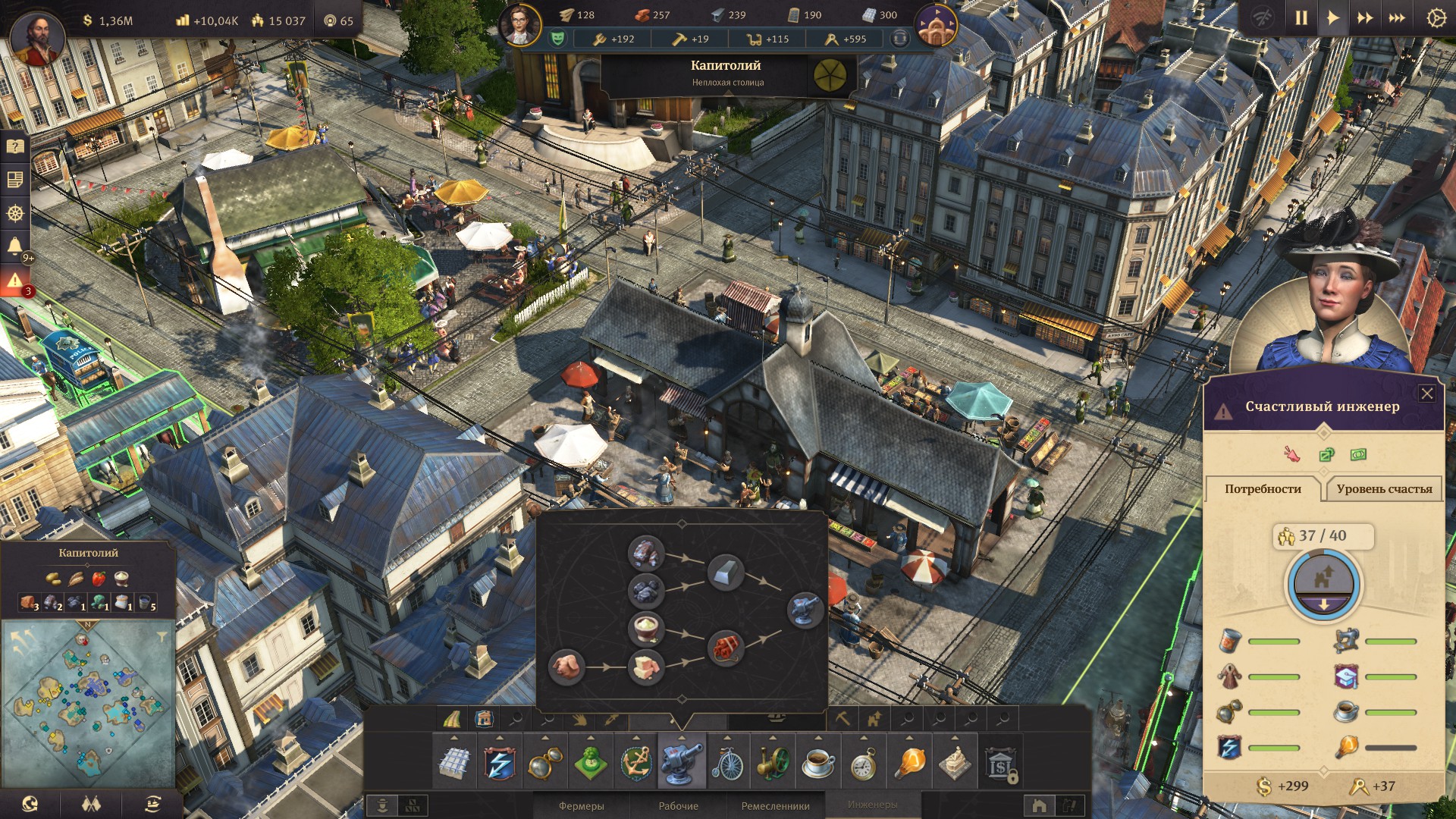Open the ship's wheel menu

coord(14,213)
